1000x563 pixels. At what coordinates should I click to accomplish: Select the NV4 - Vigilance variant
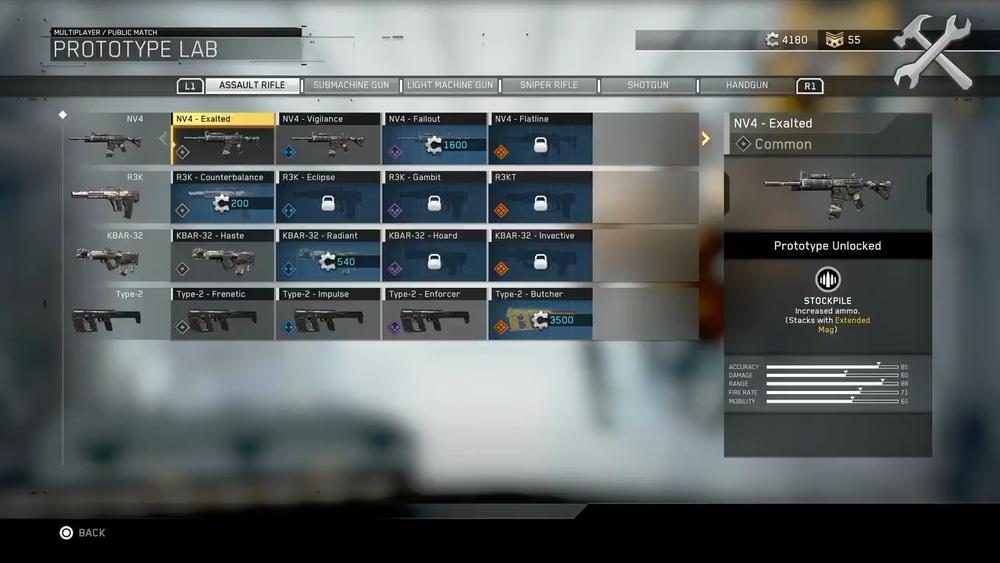pos(329,139)
